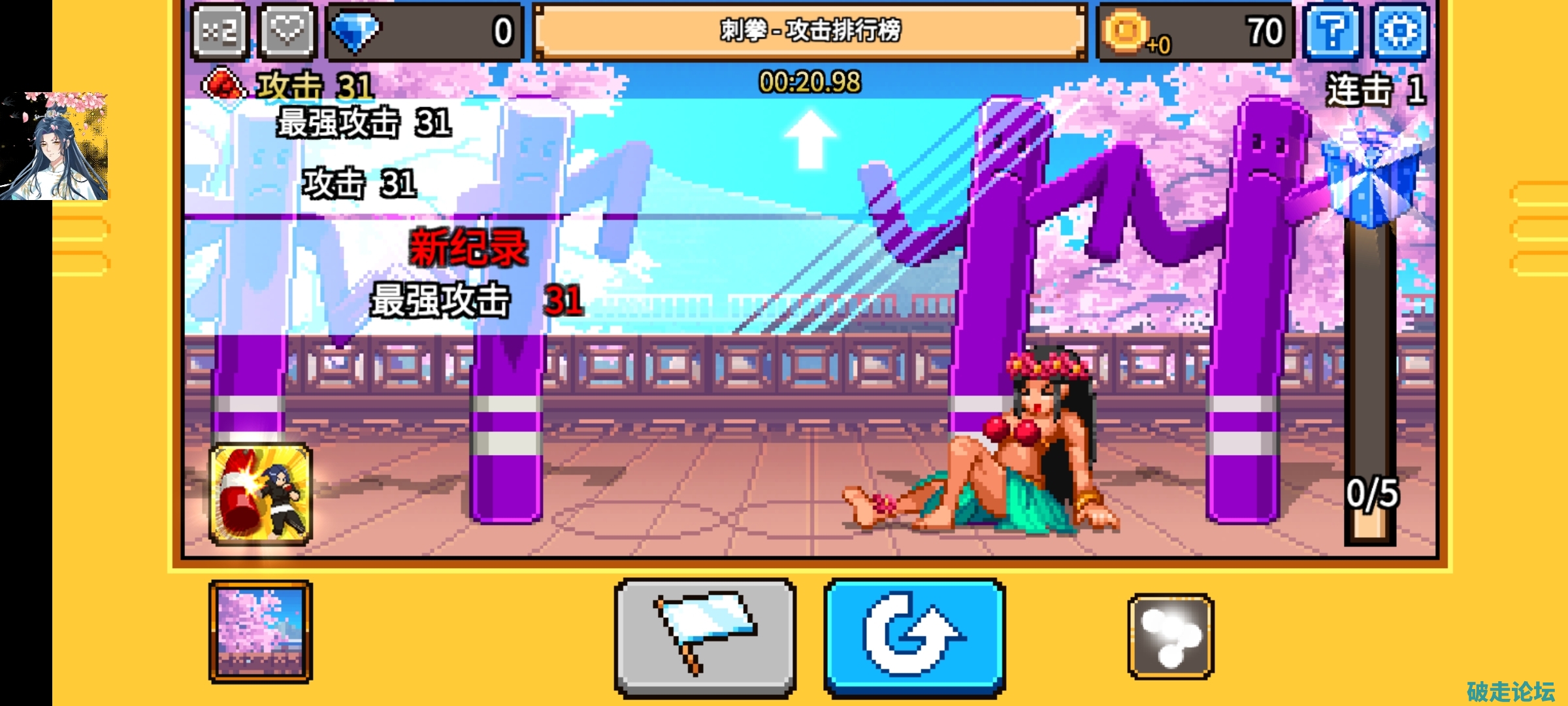
Task: Hit the blue restart arrow button
Action: [914, 636]
